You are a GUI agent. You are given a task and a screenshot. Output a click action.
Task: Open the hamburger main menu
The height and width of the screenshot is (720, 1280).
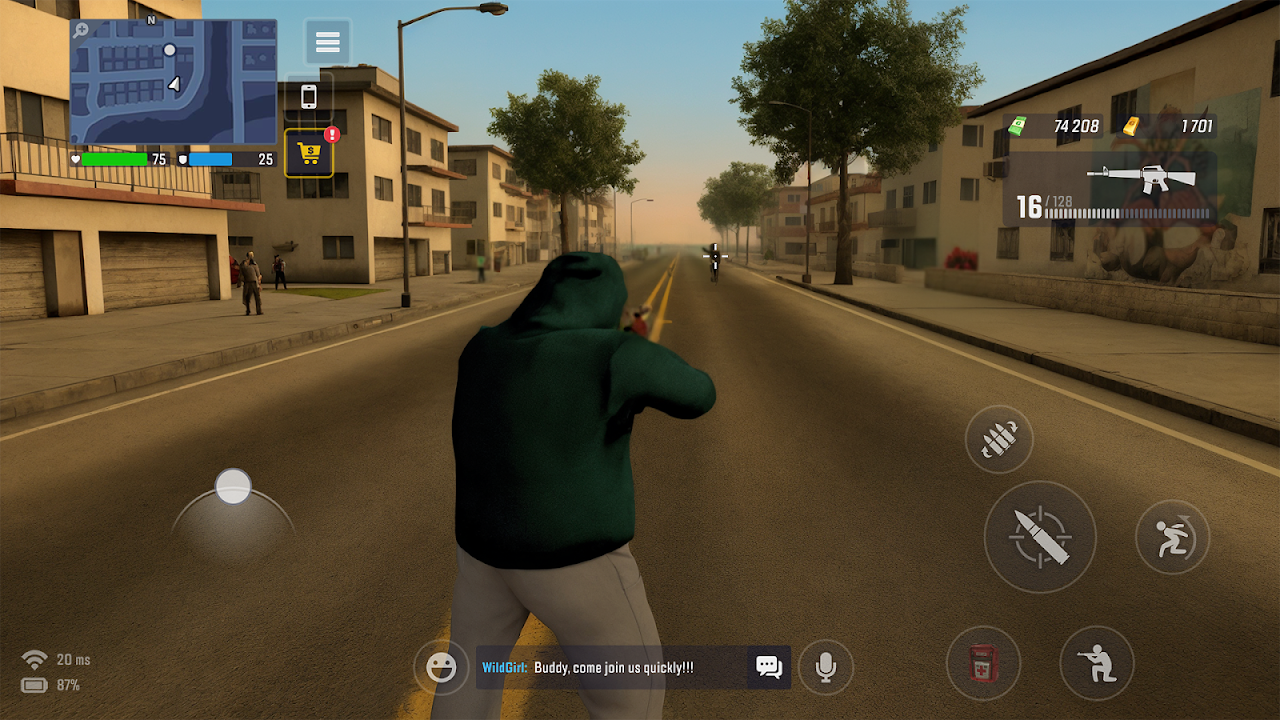click(x=327, y=42)
